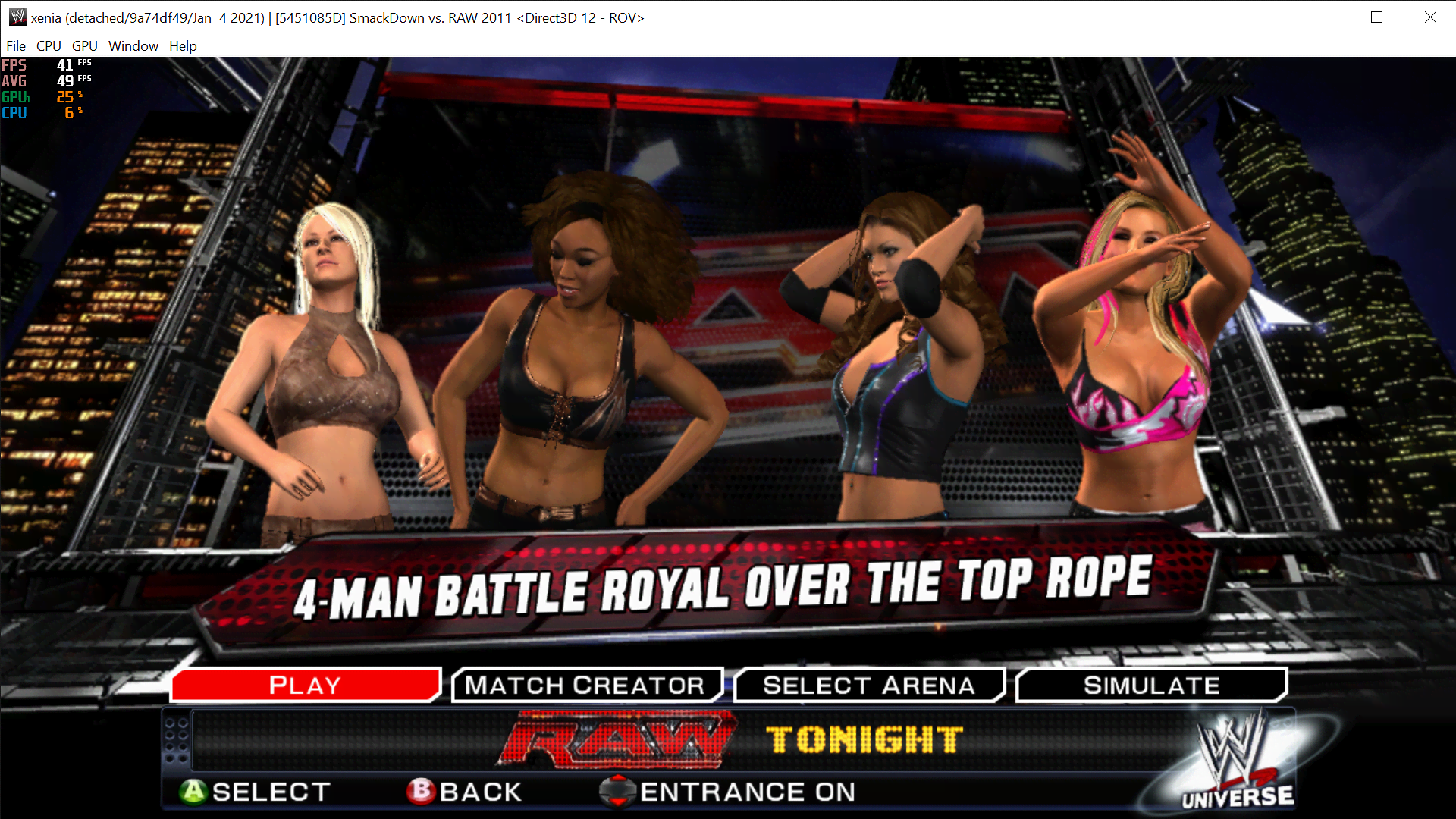Toggle the Simulate option
Screen dimensions: 1456x819
point(1151,685)
